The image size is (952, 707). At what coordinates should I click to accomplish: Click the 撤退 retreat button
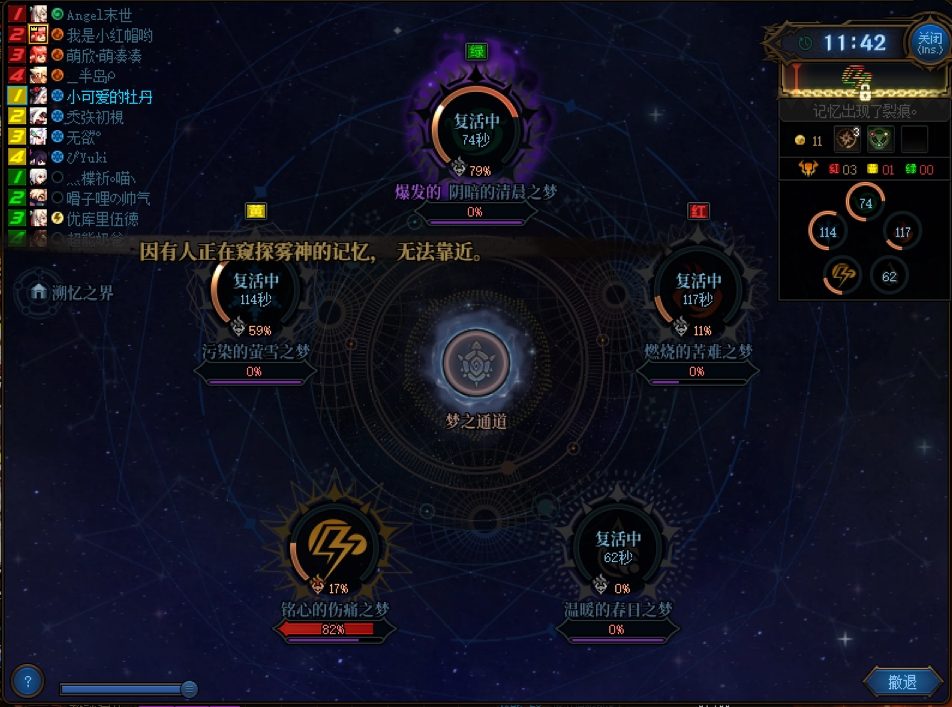pyautogui.click(x=902, y=682)
